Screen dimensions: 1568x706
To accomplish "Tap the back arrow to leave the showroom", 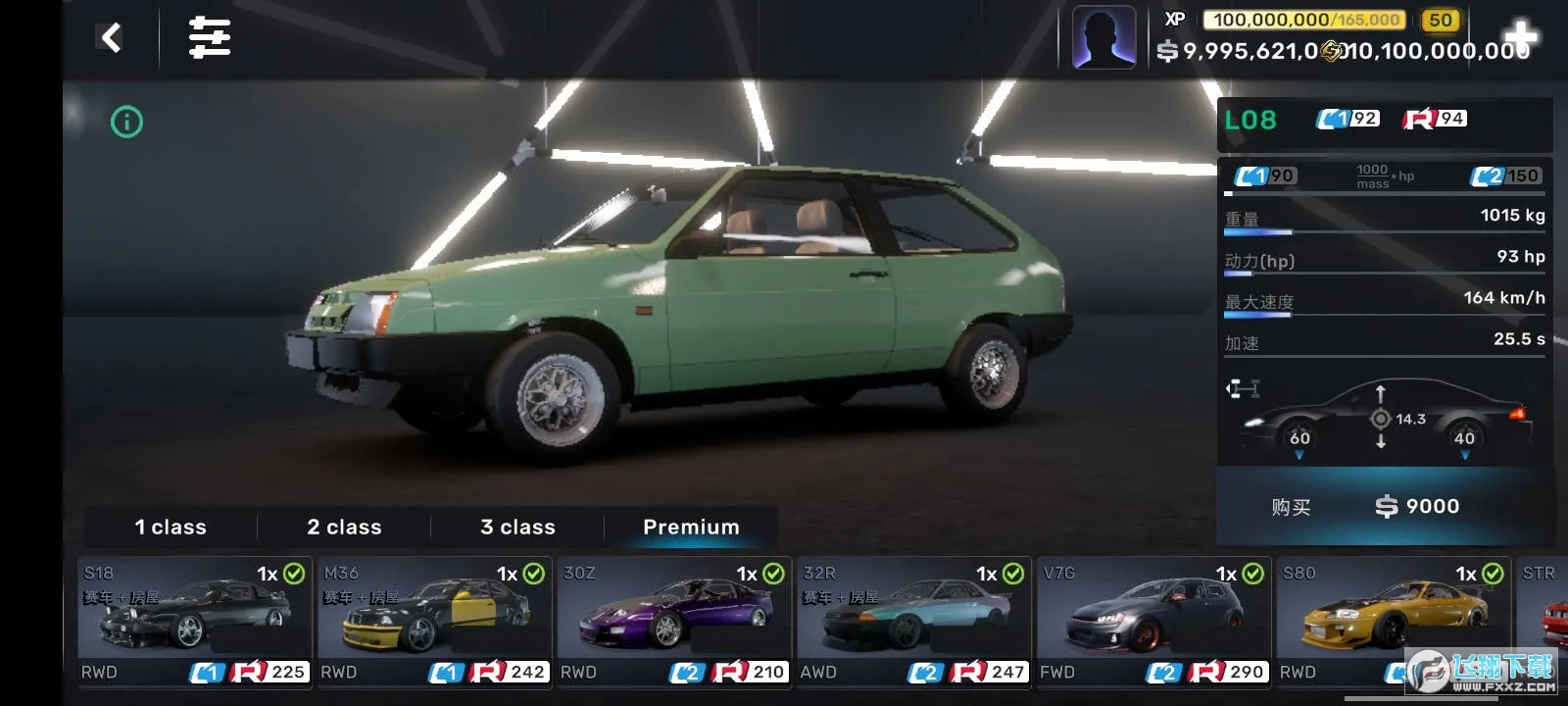I will point(111,37).
